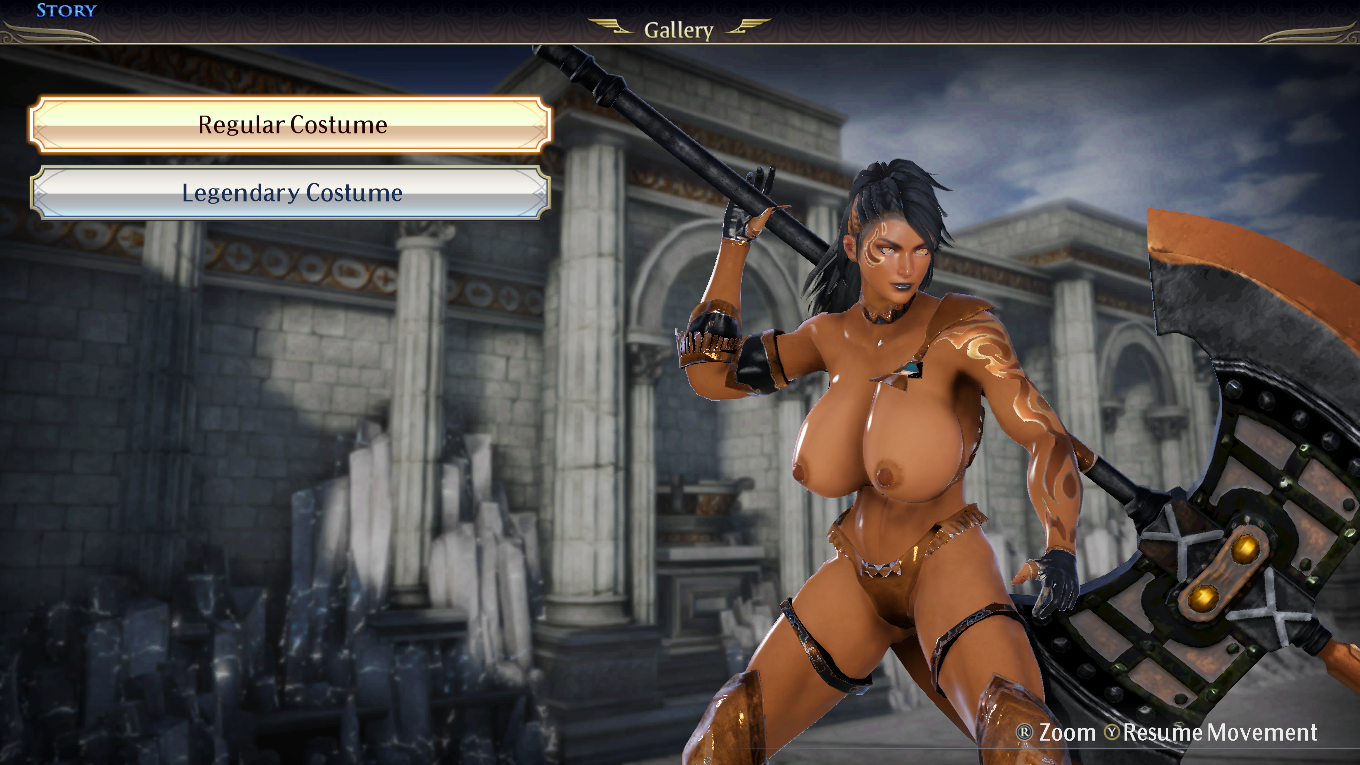This screenshot has width=1360, height=765.
Task: Expand the costume list under Regular Costume
Action: point(291,124)
